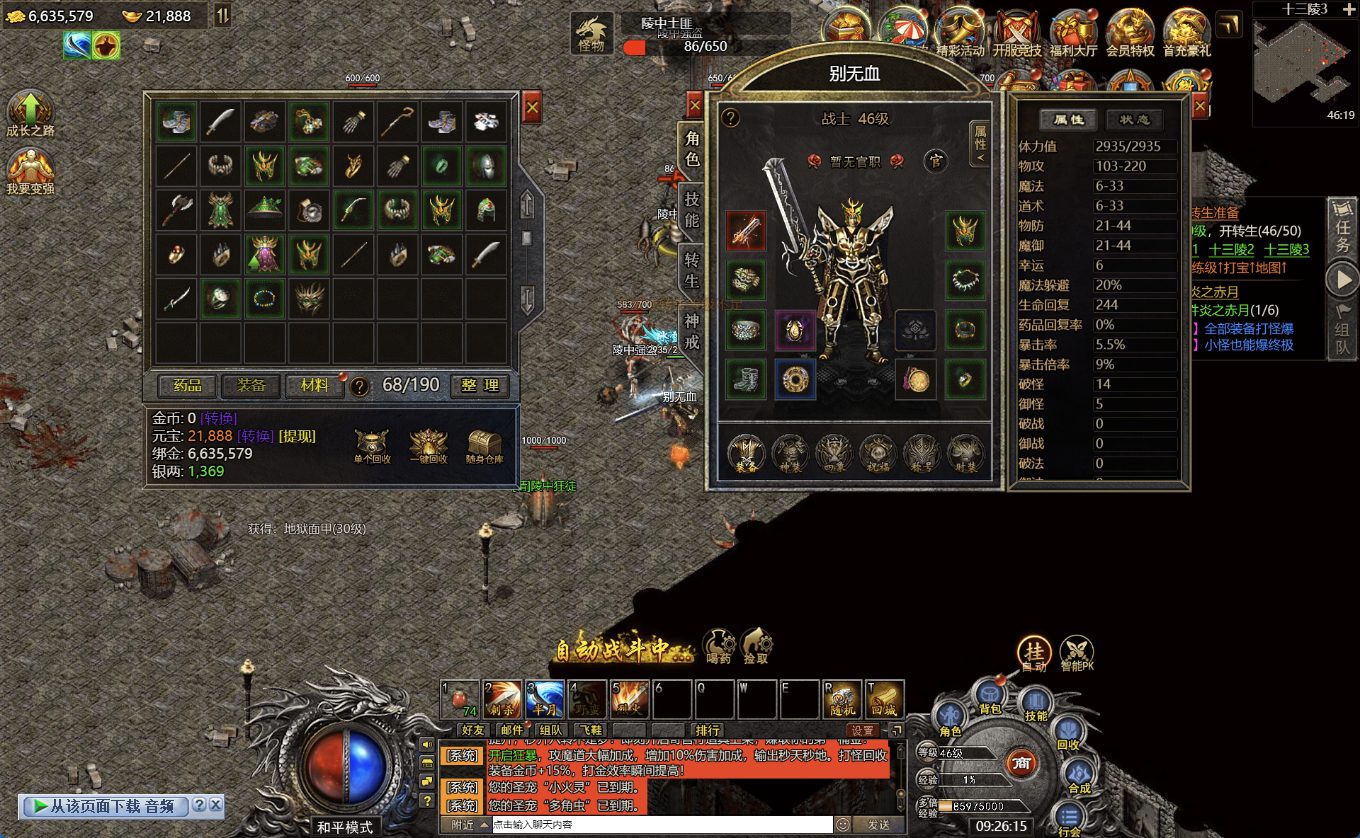
Task: Open the 转生 rebirth side tab
Action: (692, 270)
